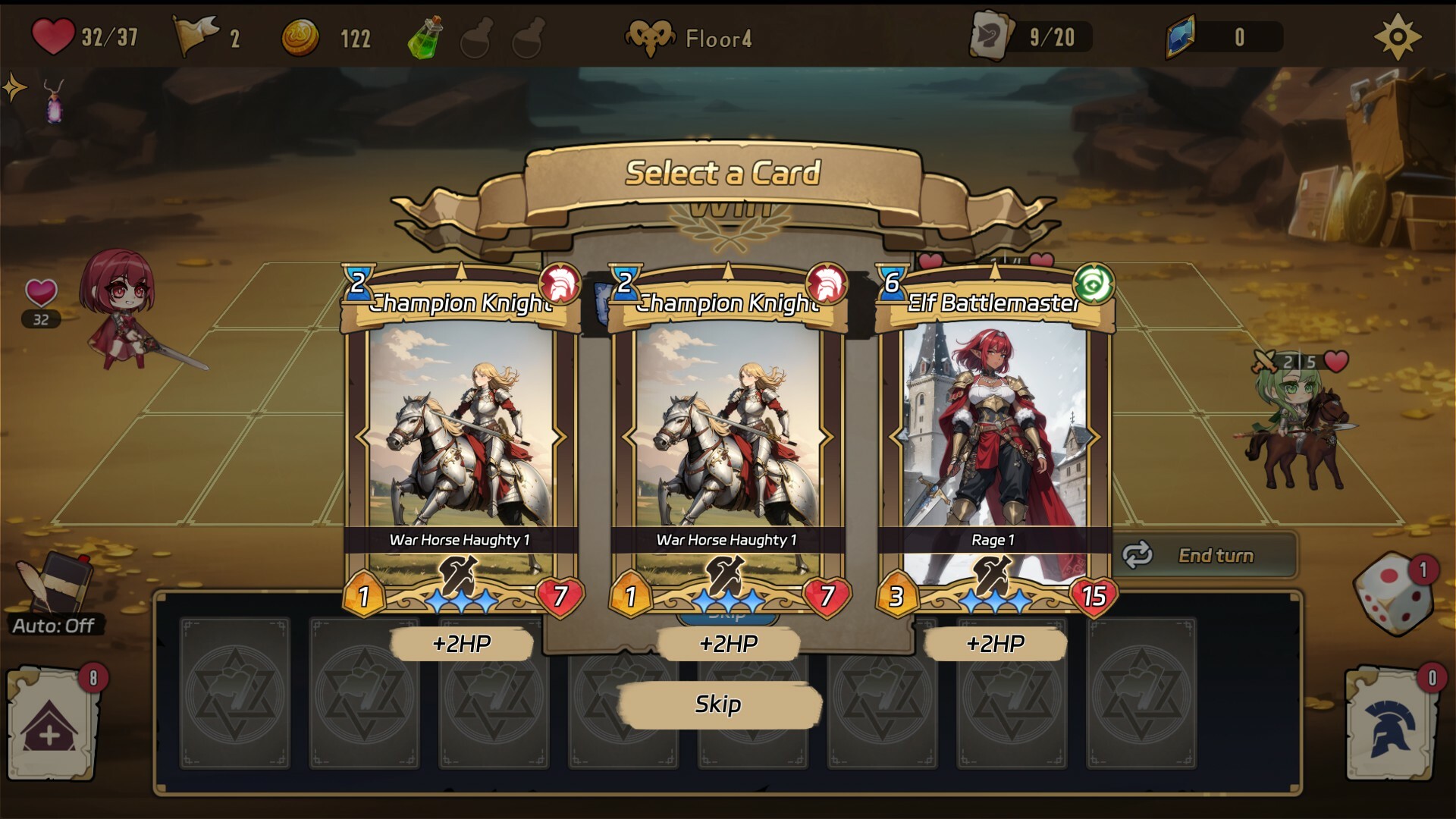The image size is (1456, 819).
Task: Click the deck icon showing 9/20
Action: (993, 36)
